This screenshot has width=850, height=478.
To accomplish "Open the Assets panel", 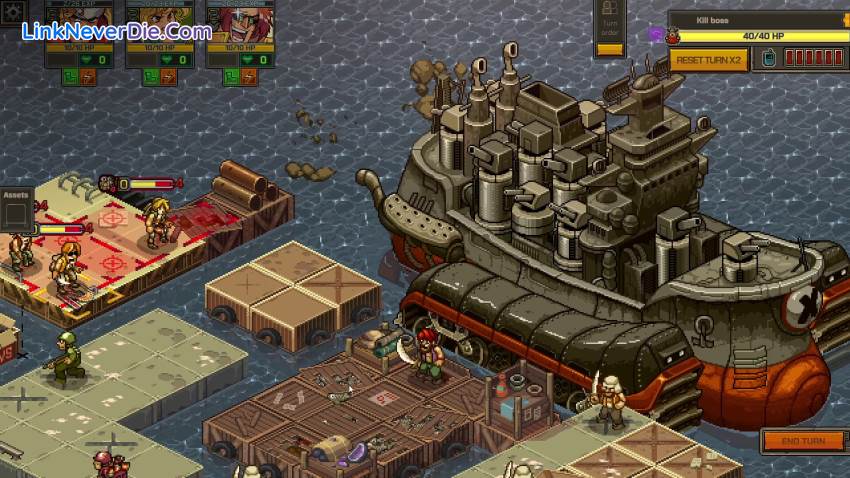I will tap(15, 196).
